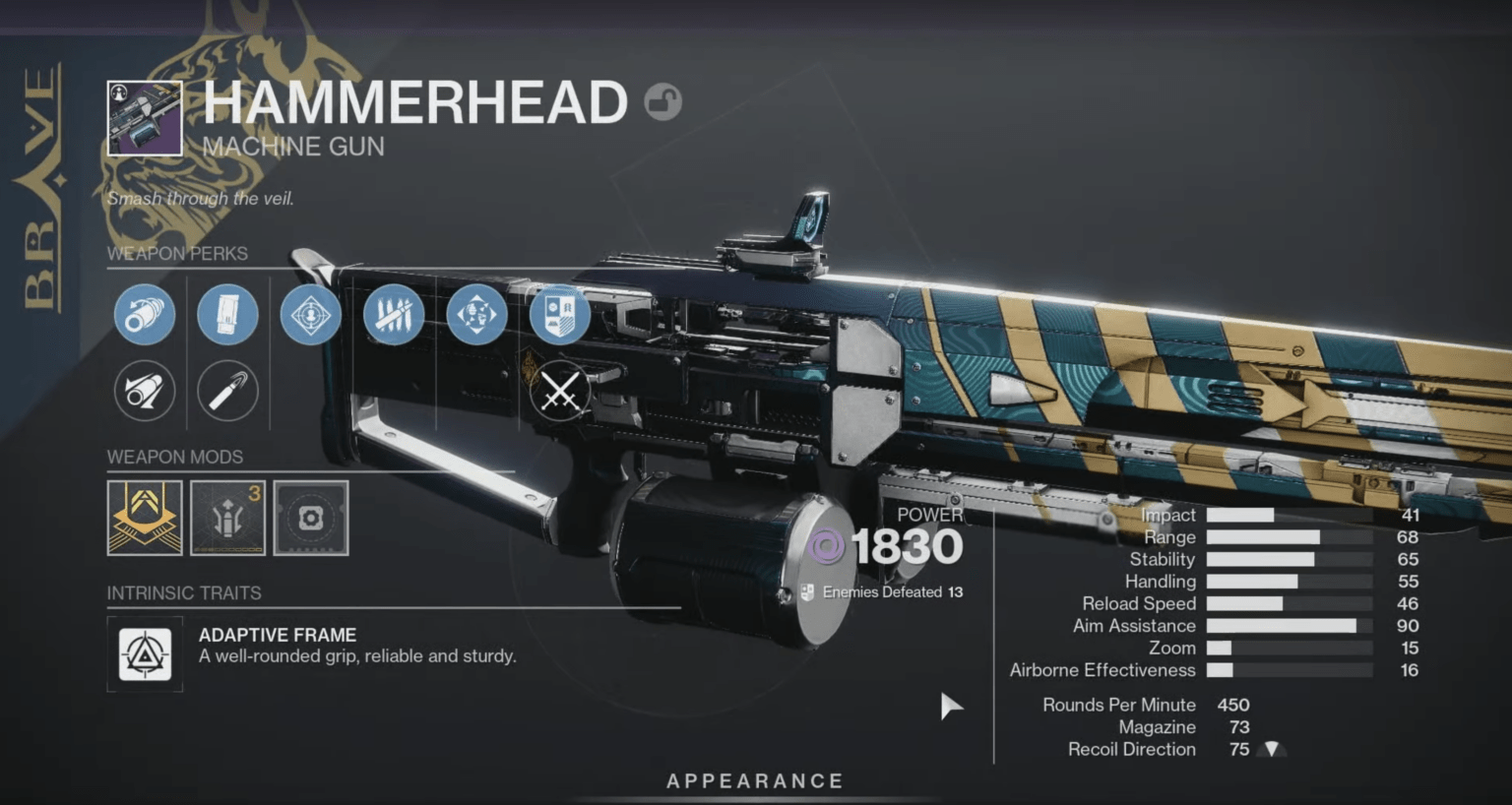Expand the Recoil Direction arrow indicator
1512x805 pixels.
(1271, 749)
